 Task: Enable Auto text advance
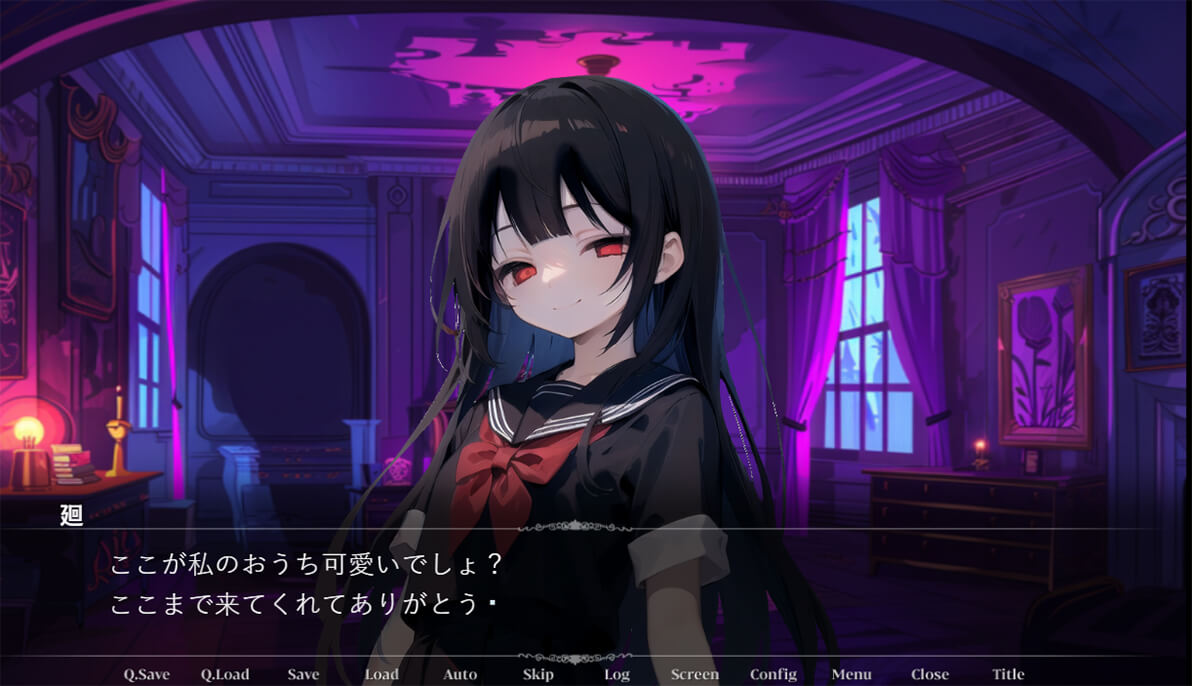tap(460, 674)
